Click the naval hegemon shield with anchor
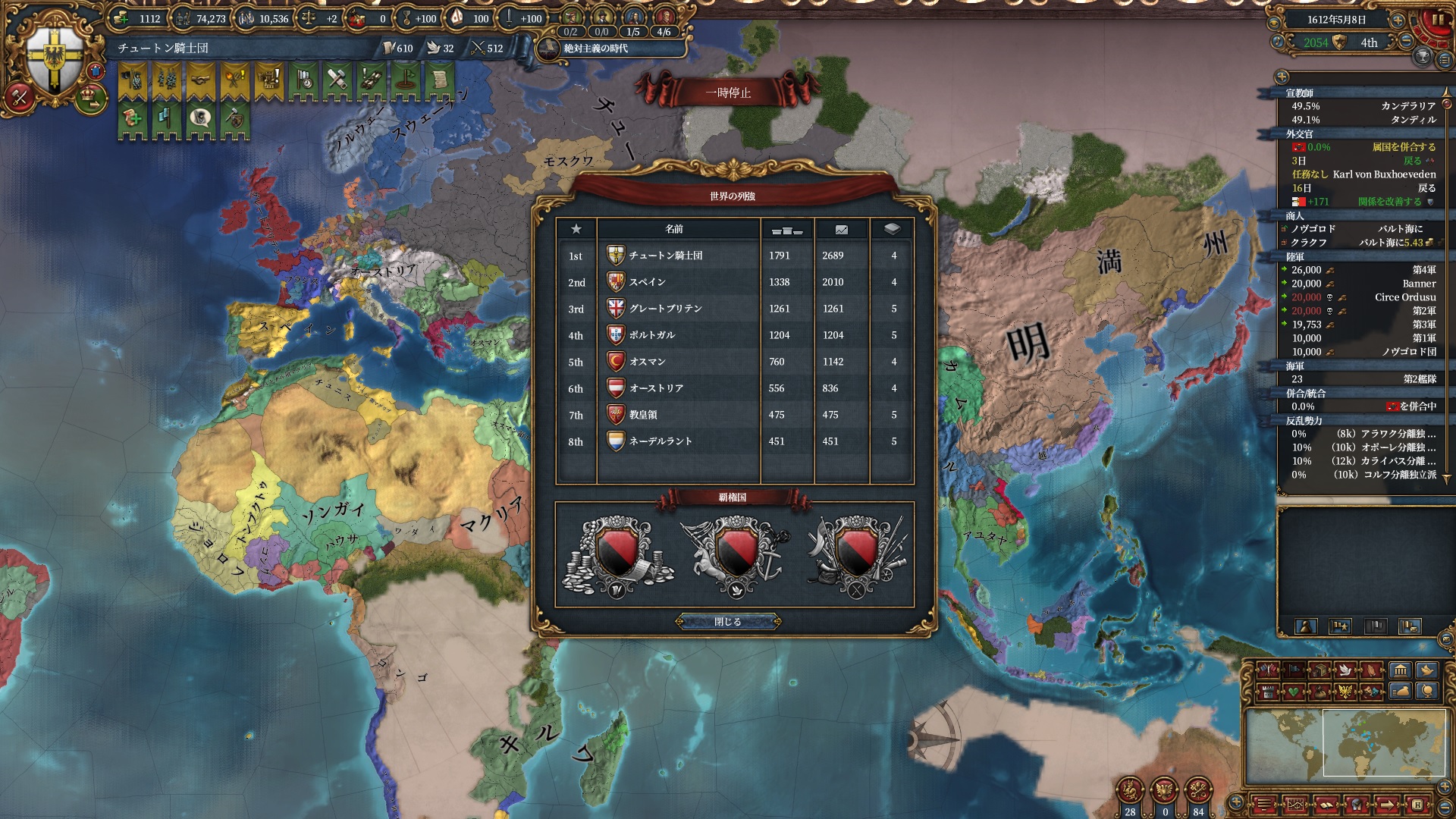This screenshot has width=1456, height=819. (x=735, y=557)
